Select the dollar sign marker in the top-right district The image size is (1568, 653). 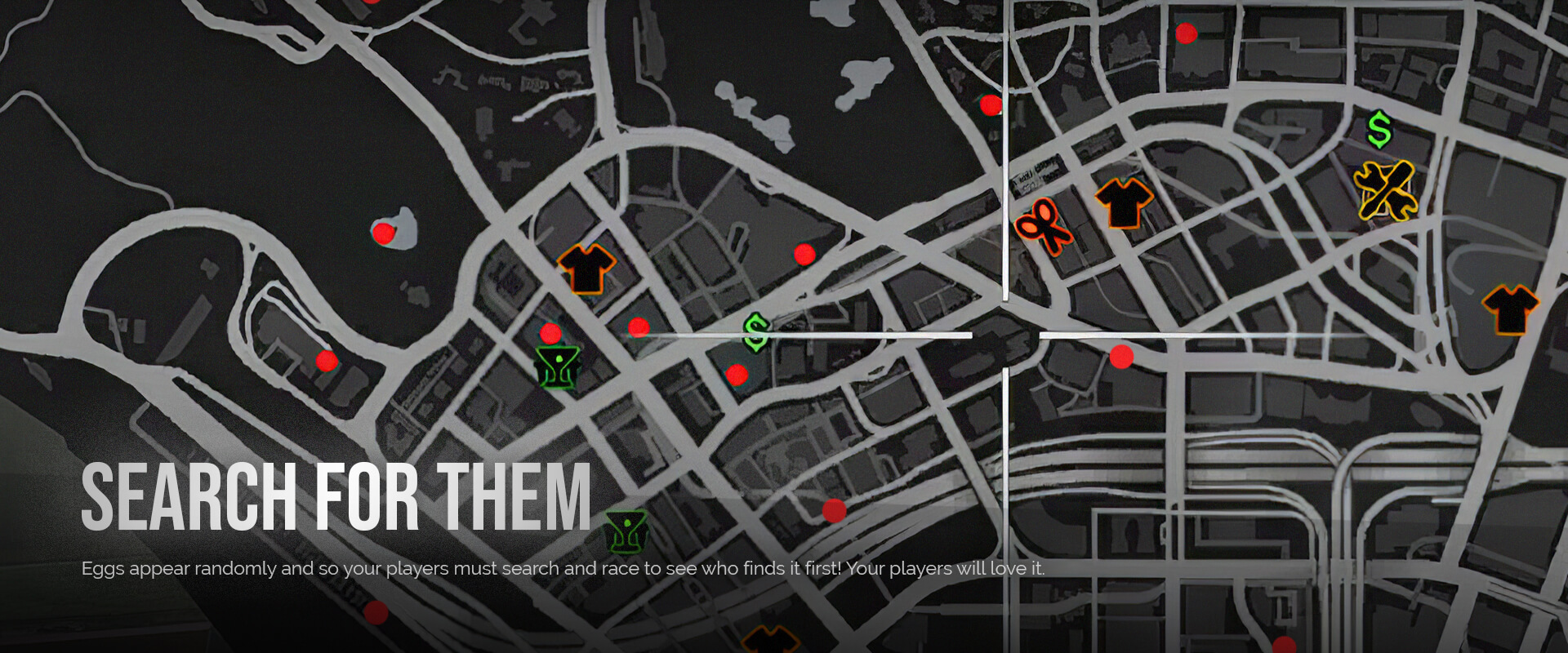point(1380,131)
